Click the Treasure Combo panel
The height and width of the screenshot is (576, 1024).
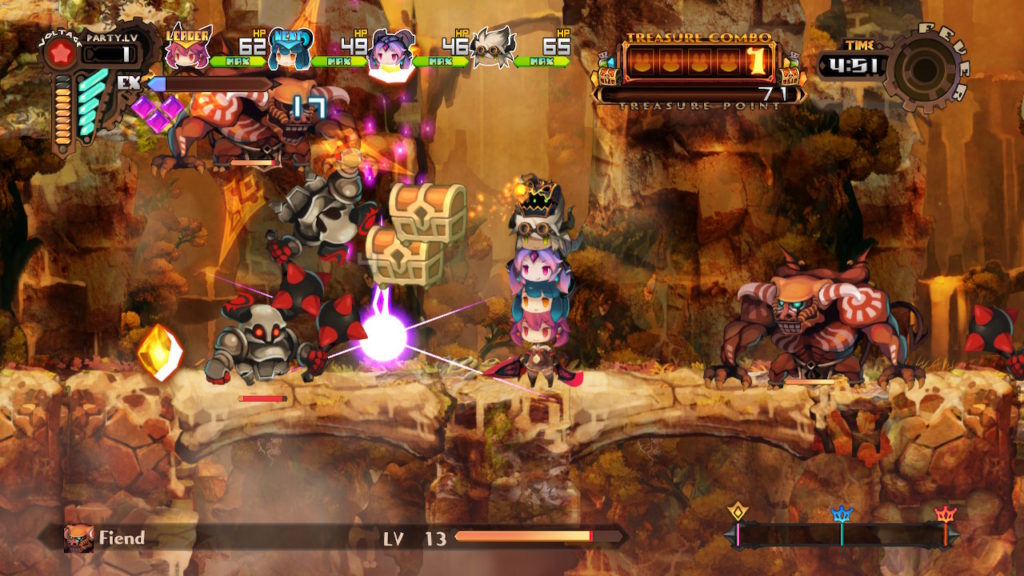pyautogui.click(x=697, y=62)
